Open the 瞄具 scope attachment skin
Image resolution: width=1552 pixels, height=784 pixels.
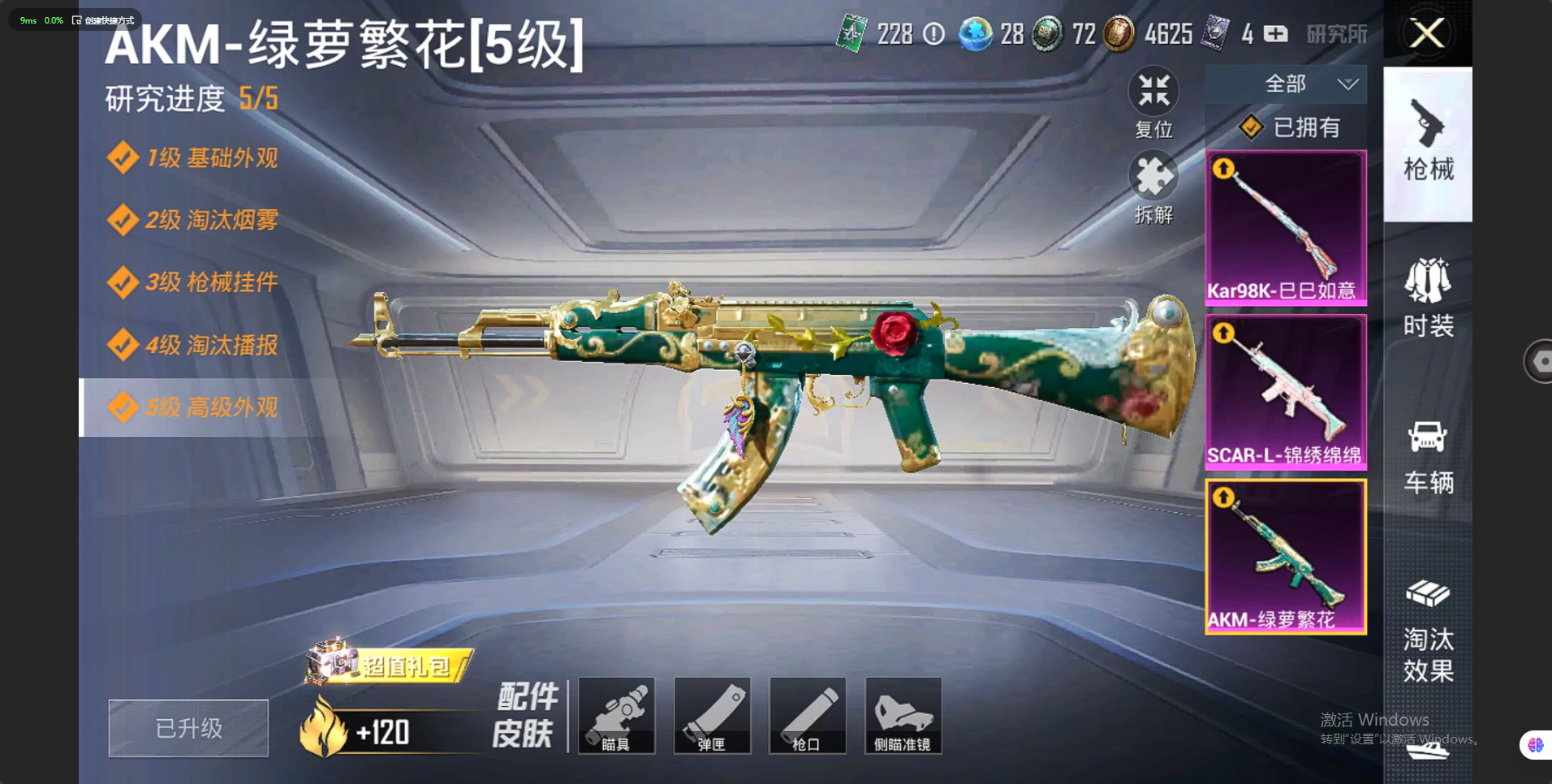pos(616,716)
